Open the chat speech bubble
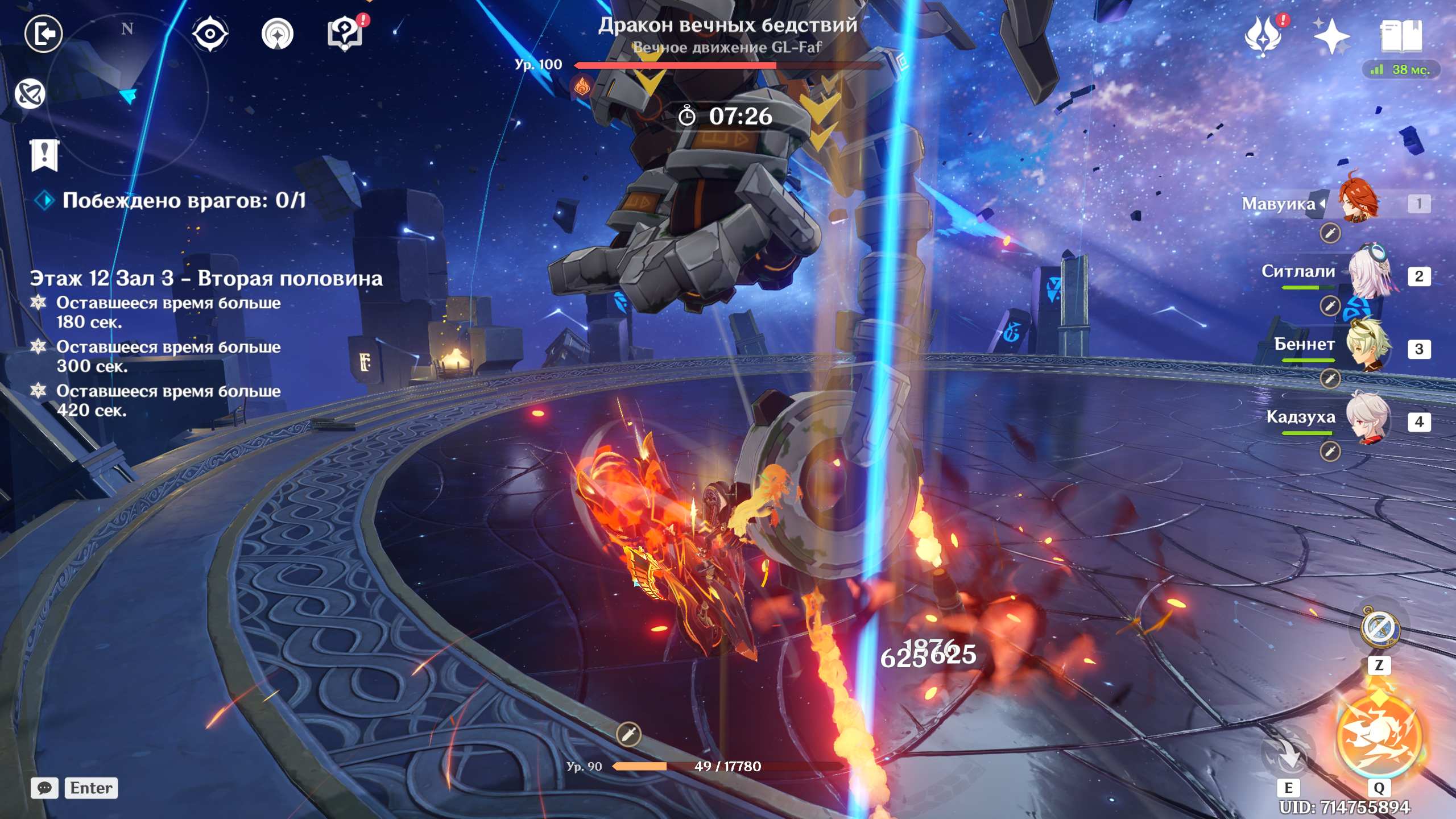This screenshot has width=1456, height=819. (44, 788)
